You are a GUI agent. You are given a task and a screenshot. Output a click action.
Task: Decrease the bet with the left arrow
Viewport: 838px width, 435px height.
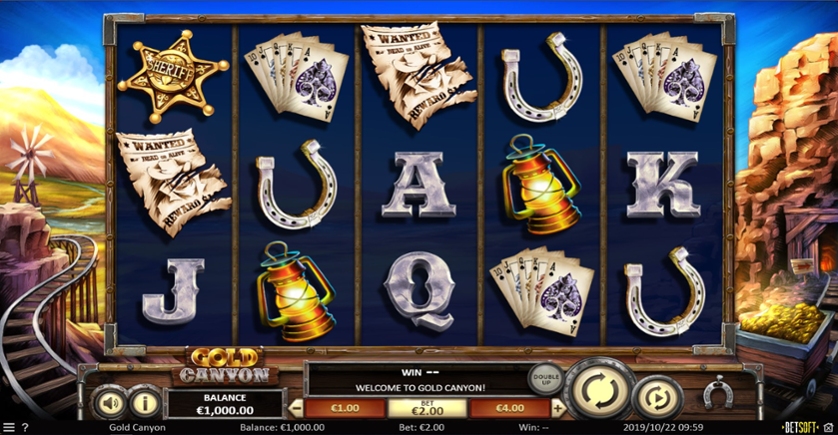tap(296, 408)
